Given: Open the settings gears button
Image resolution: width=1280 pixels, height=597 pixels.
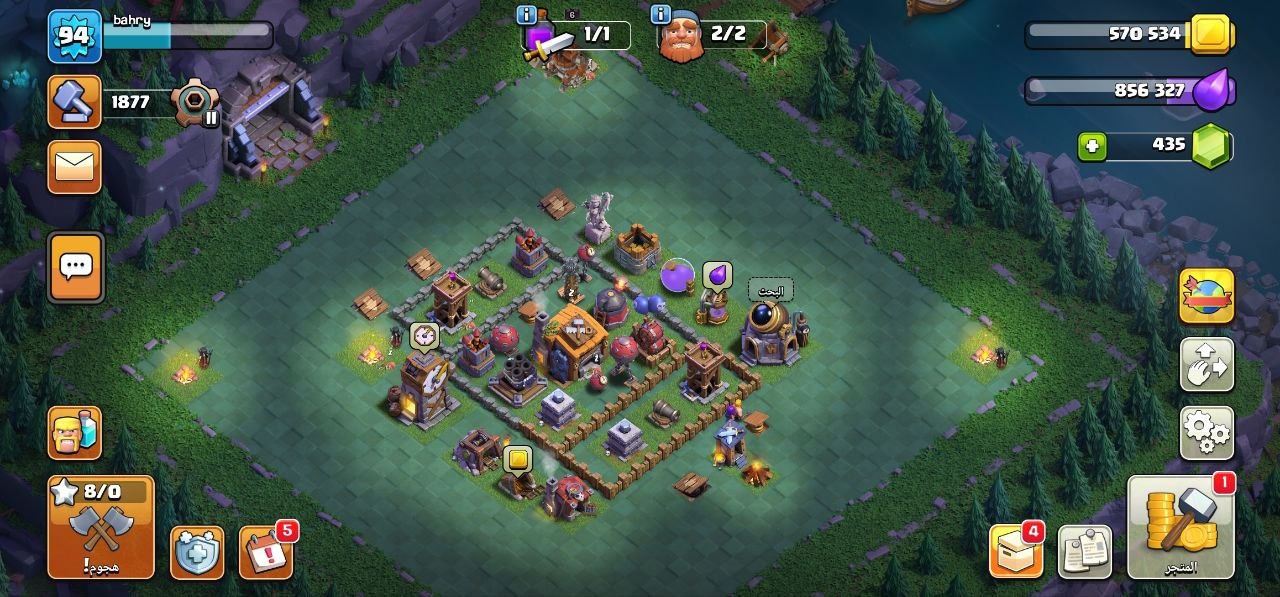Looking at the screenshot, I should click(x=1206, y=432).
